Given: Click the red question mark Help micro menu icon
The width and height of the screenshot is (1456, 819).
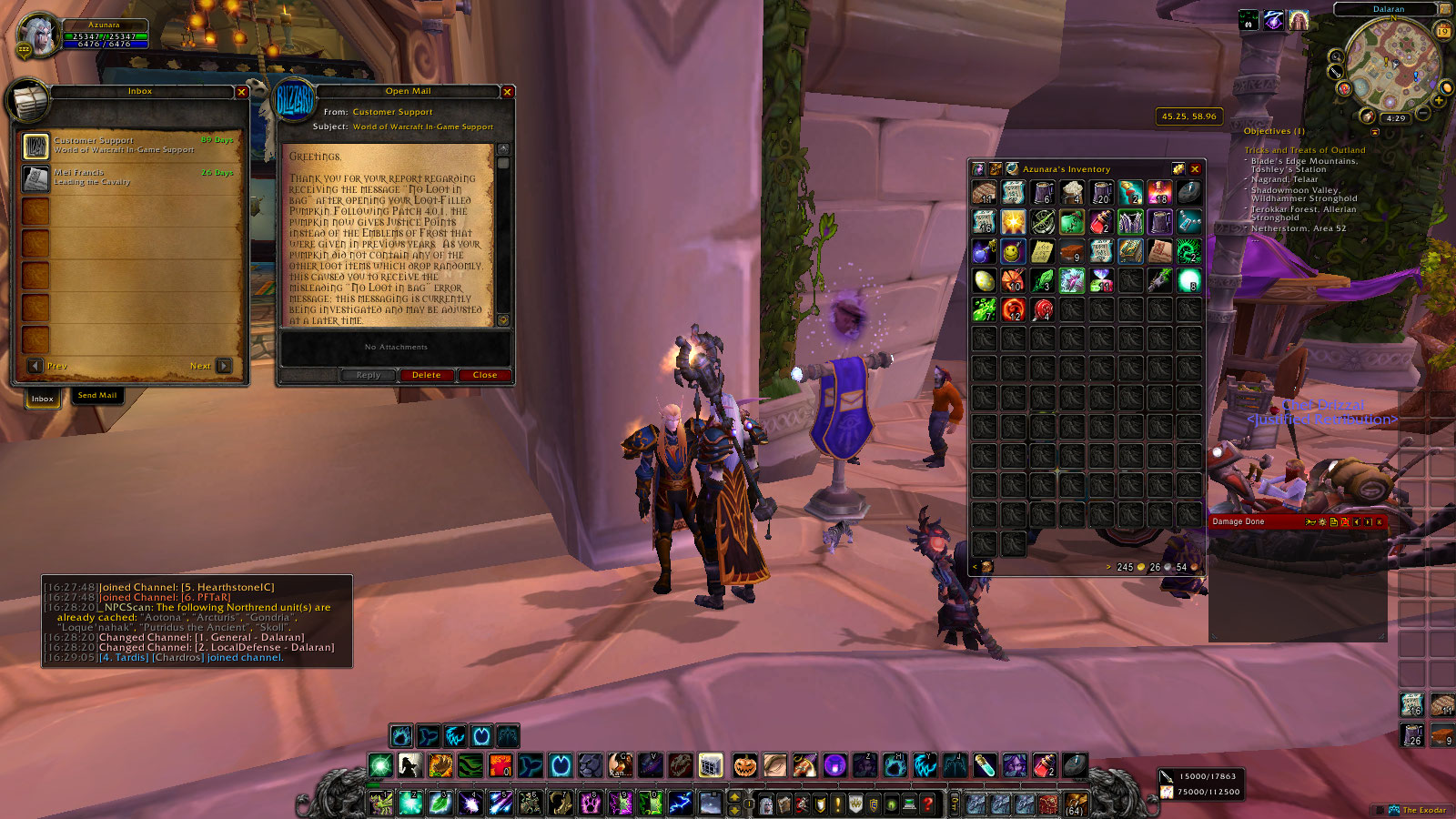Looking at the screenshot, I should coord(928,804).
